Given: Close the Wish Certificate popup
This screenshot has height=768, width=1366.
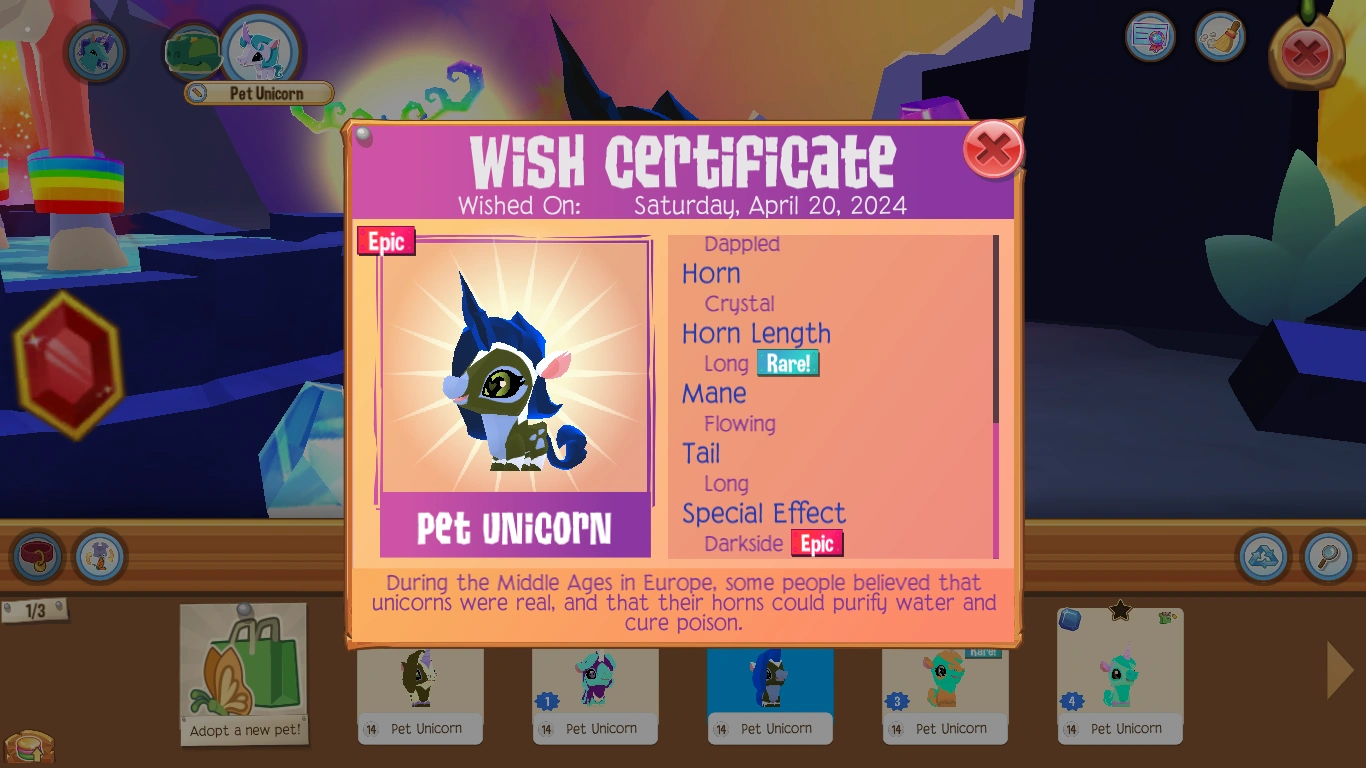Looking at the screenshot, I should coord(993,148).
